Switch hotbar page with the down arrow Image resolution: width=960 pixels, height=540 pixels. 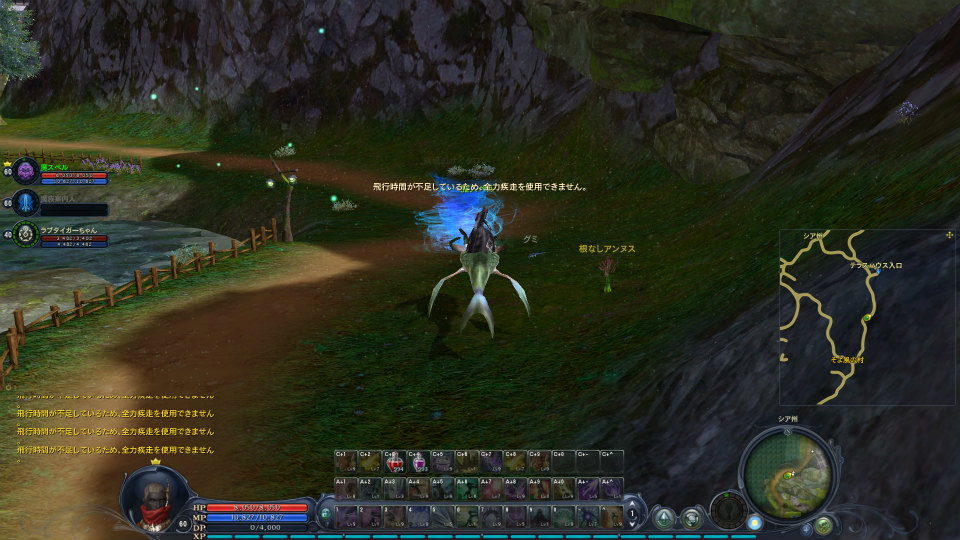[632, 525]
